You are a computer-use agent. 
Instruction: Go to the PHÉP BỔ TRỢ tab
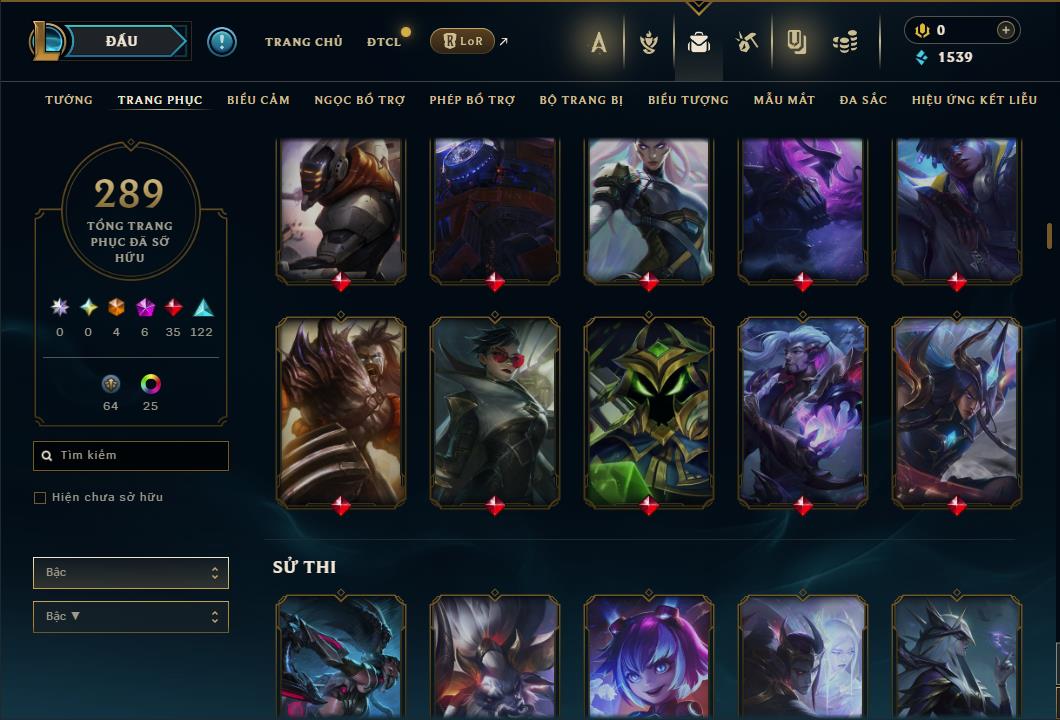472,100
